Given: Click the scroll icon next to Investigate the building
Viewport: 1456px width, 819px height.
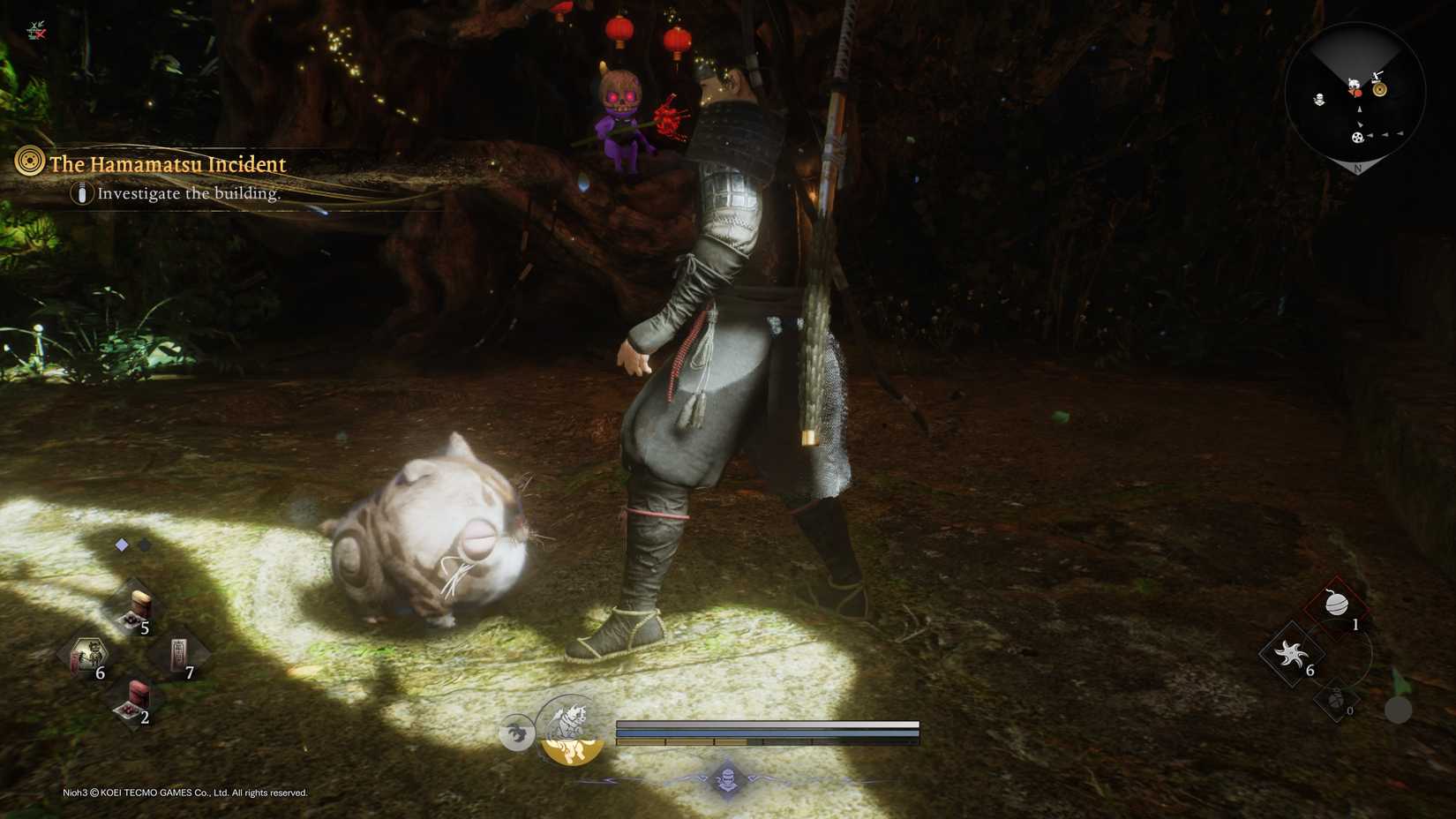Looking at the screenshot, I should (x=81, y=195).
